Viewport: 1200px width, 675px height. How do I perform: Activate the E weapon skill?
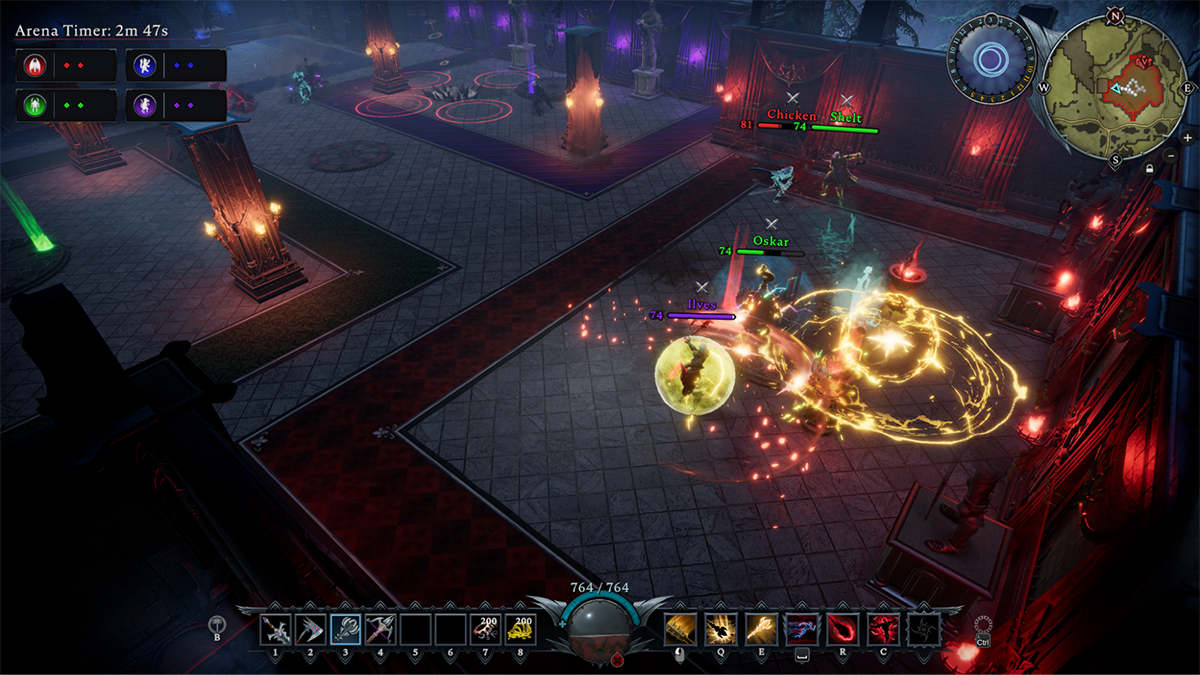click(761, 629)
